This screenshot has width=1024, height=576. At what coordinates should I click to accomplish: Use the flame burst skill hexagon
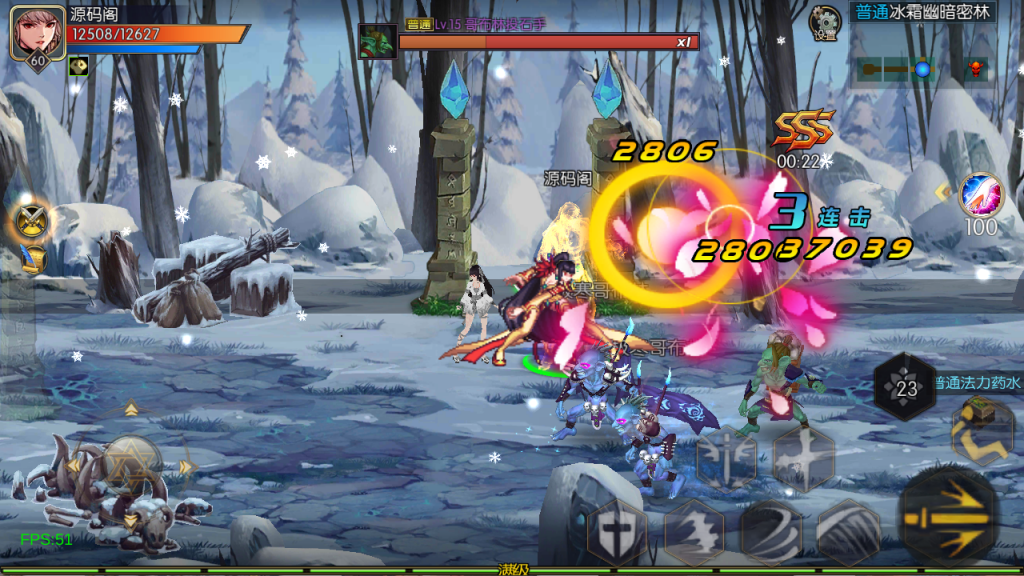[695, 533]
